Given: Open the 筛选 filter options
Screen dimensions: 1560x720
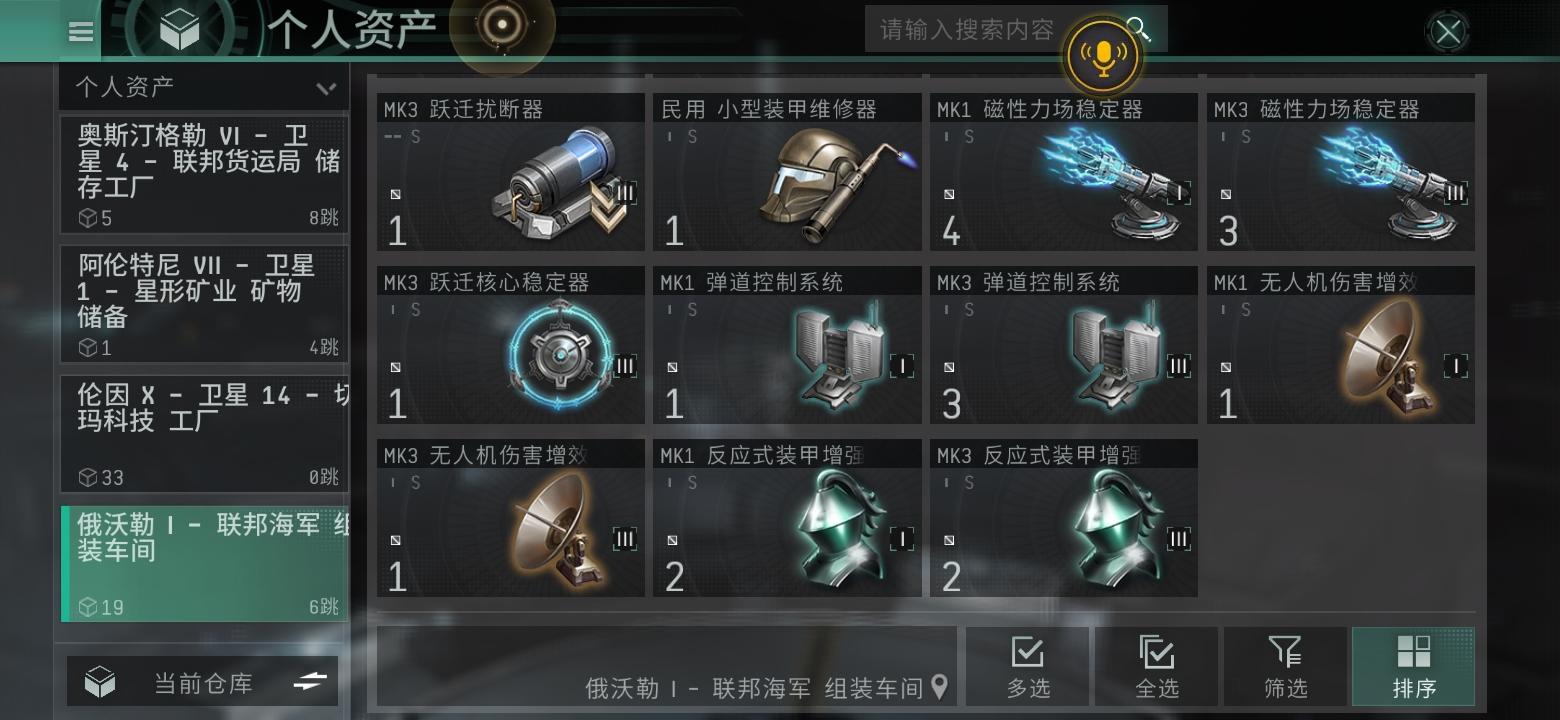Looking at the screenshot, I should (x=1286, y=665).
